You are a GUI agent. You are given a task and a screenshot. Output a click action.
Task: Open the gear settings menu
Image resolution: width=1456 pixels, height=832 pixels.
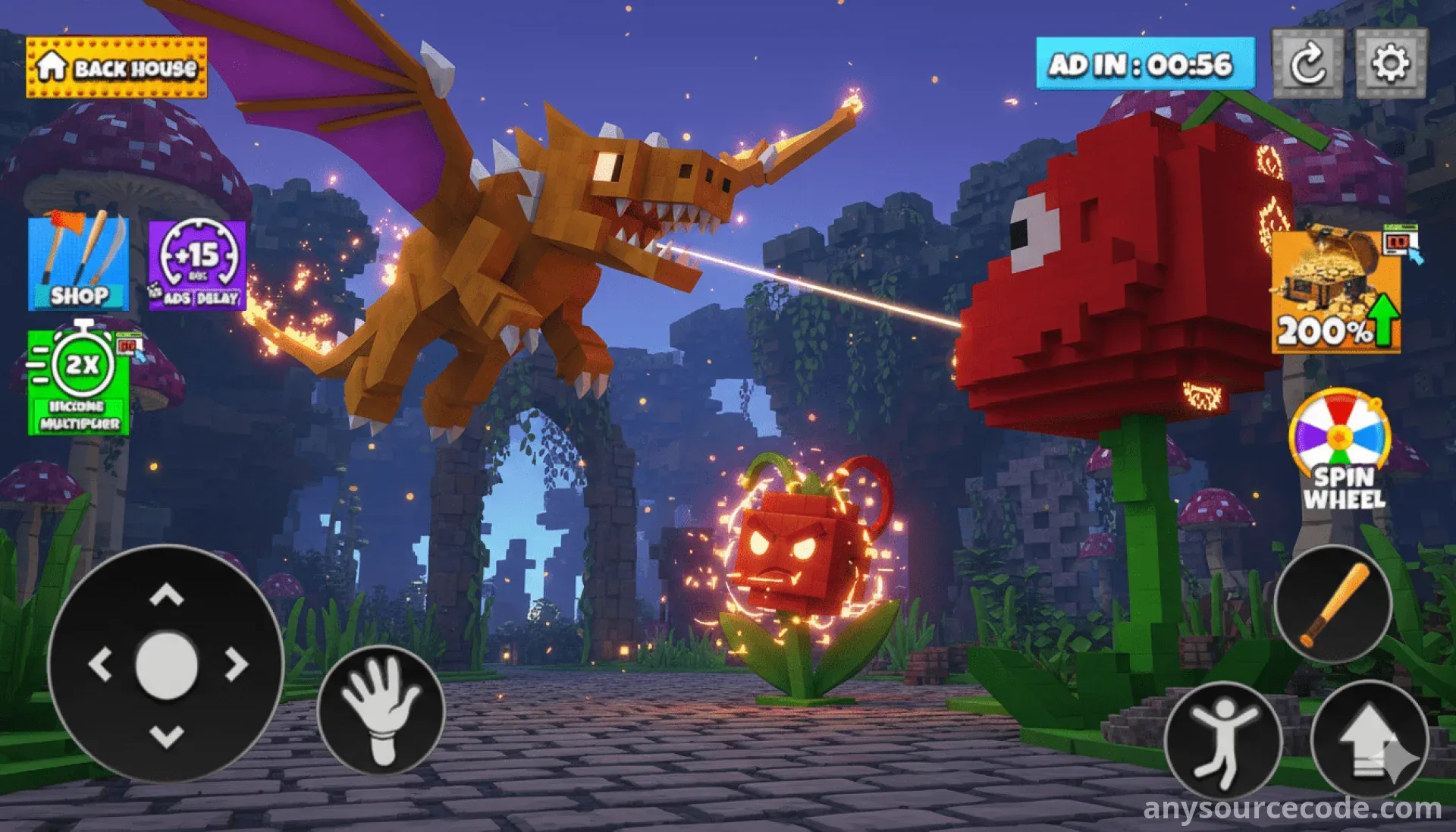click(1391, 64)
